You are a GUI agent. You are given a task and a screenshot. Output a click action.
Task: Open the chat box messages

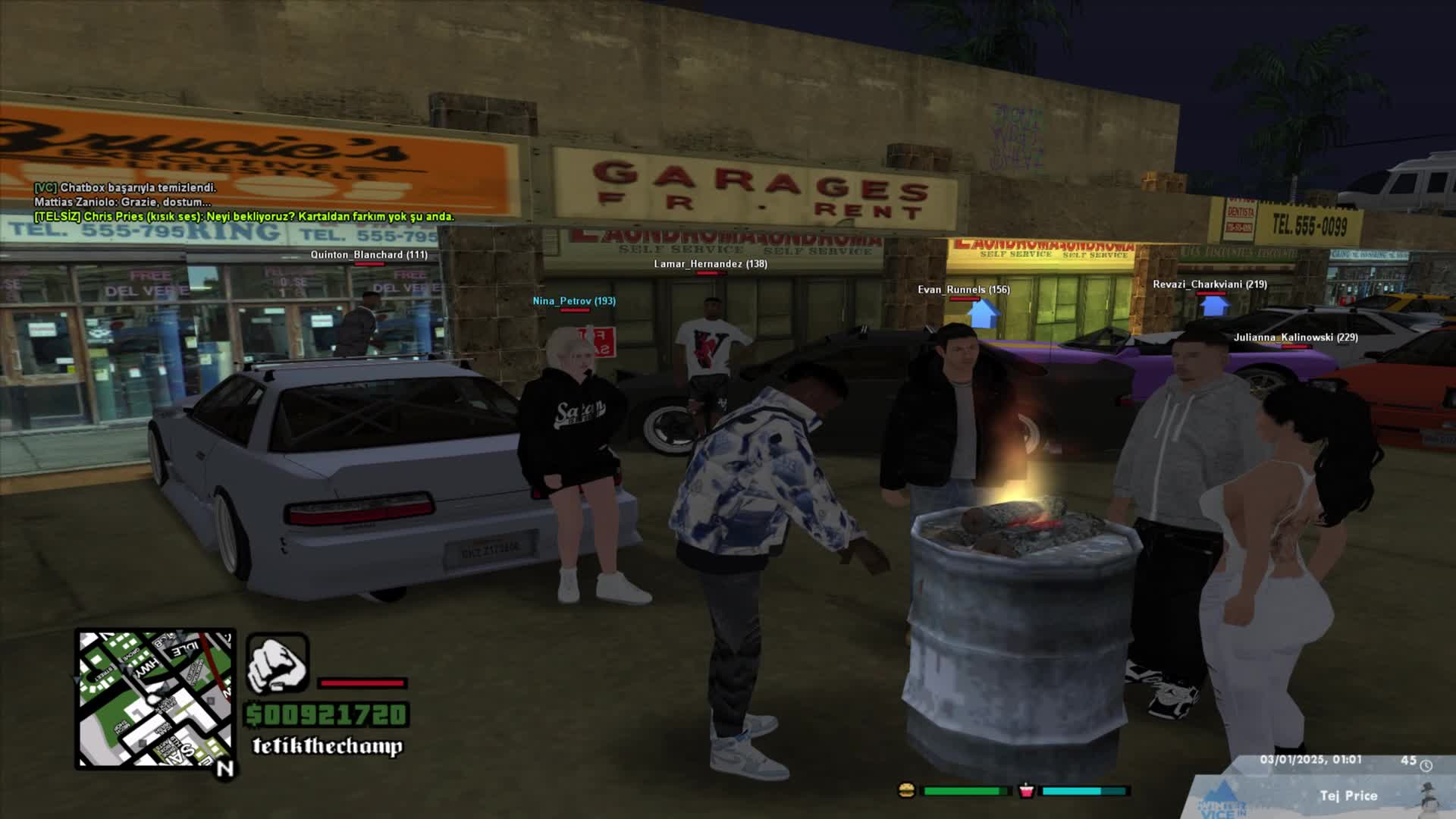coord(243,202)
